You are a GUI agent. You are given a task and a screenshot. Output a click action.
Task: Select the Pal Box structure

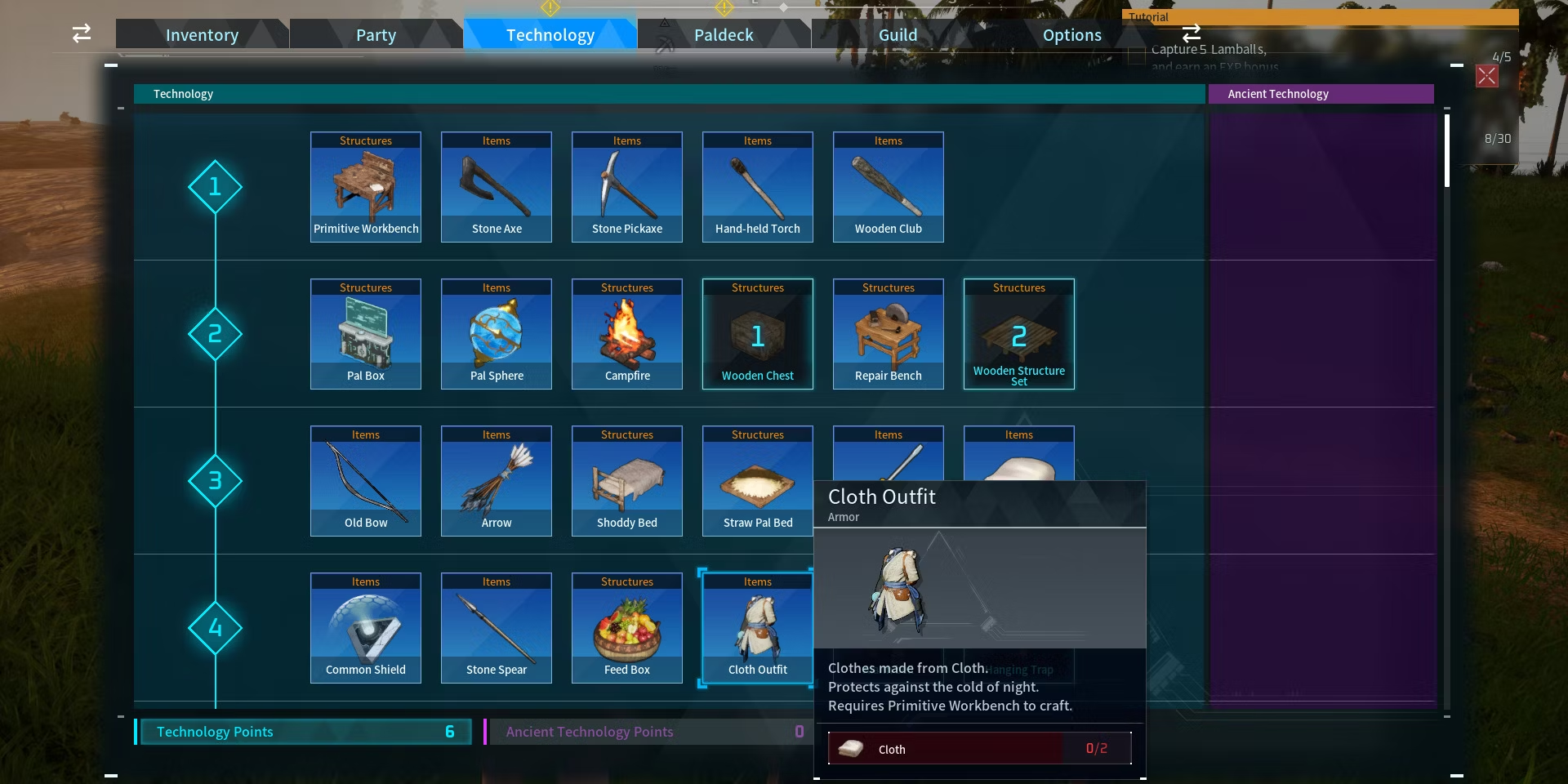(366, 334)
